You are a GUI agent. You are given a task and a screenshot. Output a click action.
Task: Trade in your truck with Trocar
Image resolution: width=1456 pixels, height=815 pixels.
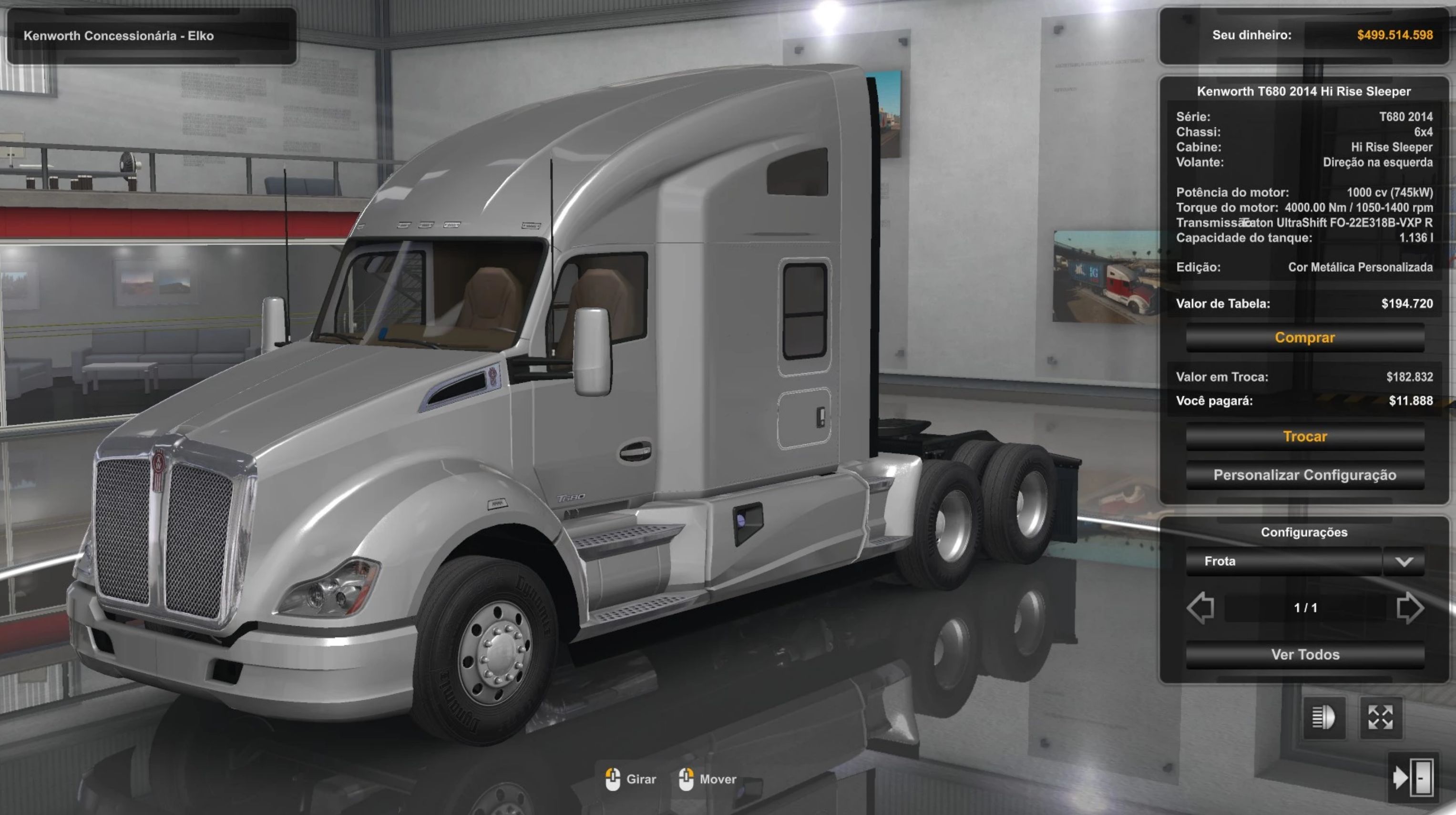tap(1304, 436)
